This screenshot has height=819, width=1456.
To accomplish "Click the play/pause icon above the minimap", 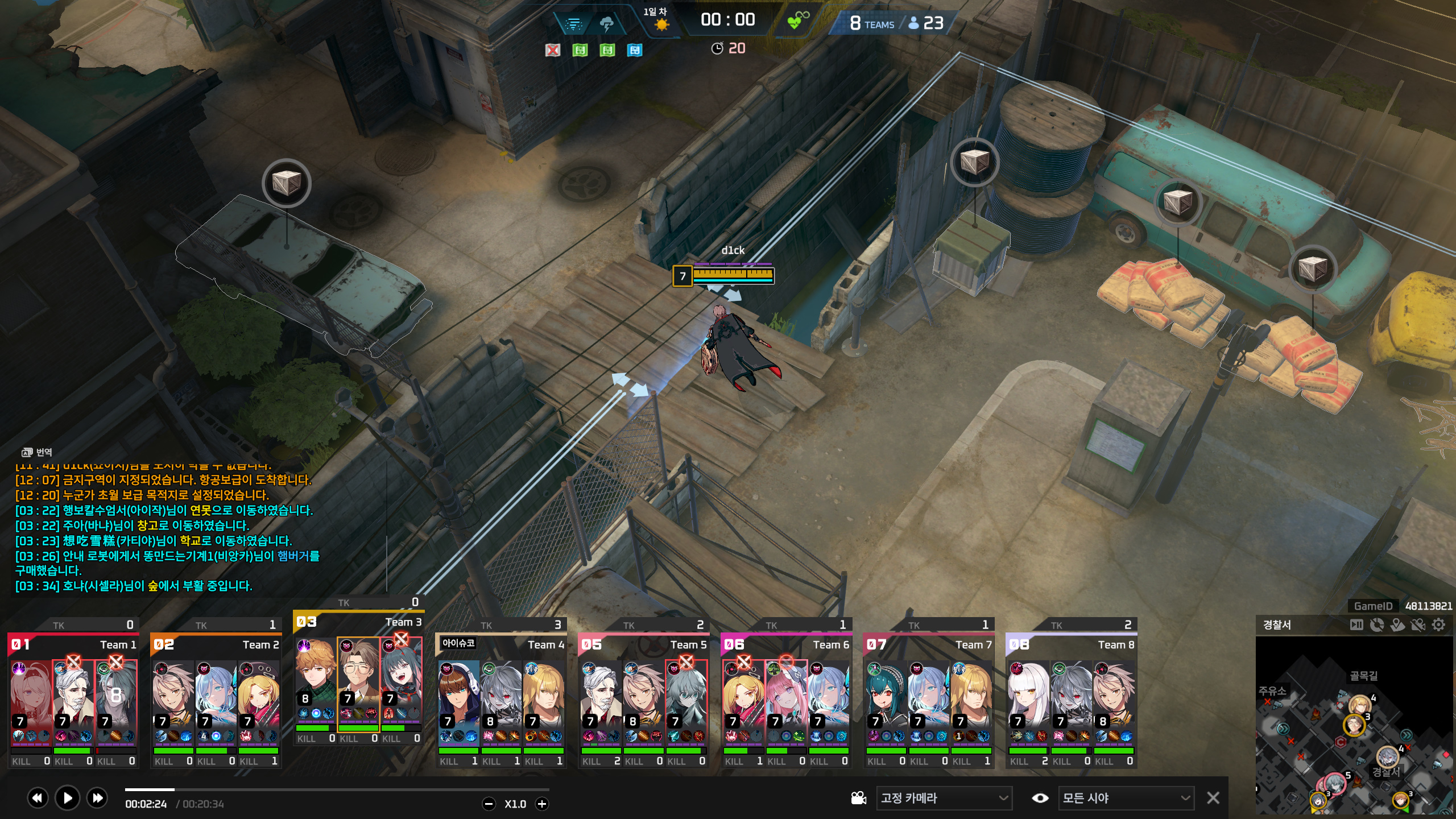I will click(x=1356, y=625).
